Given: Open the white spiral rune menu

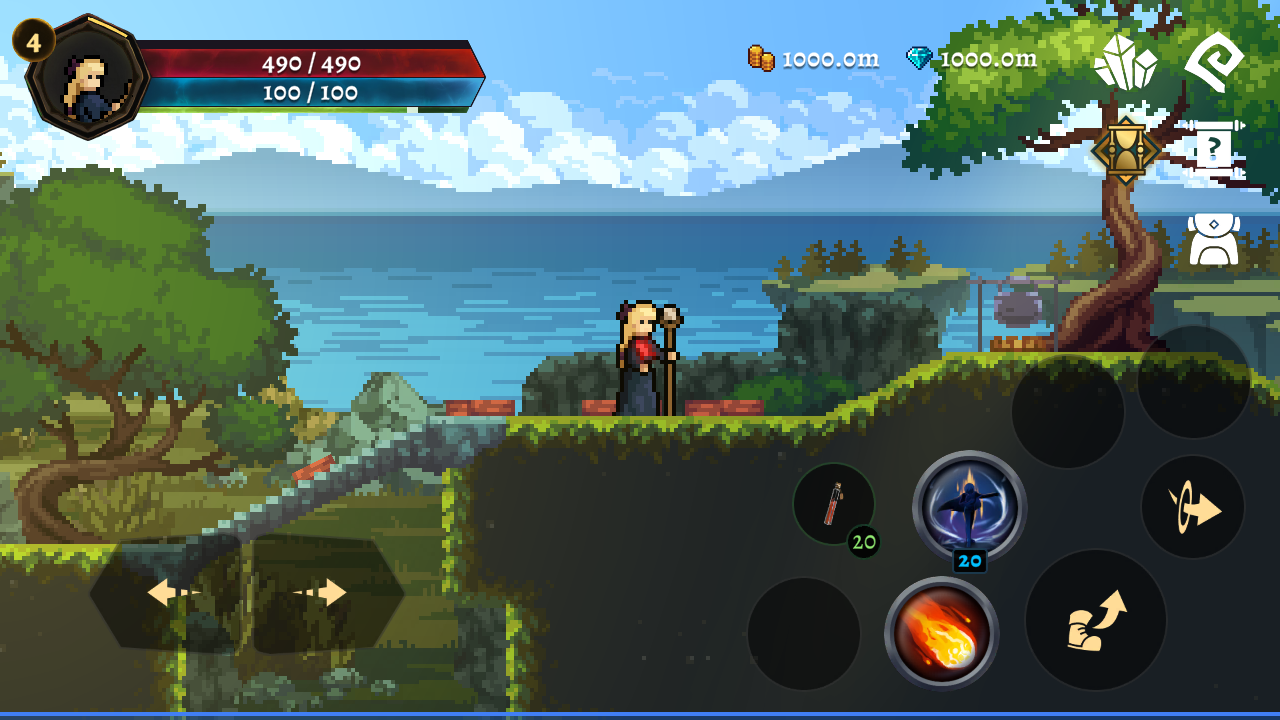Looking at the screenshot, I should pos(1214,62).
